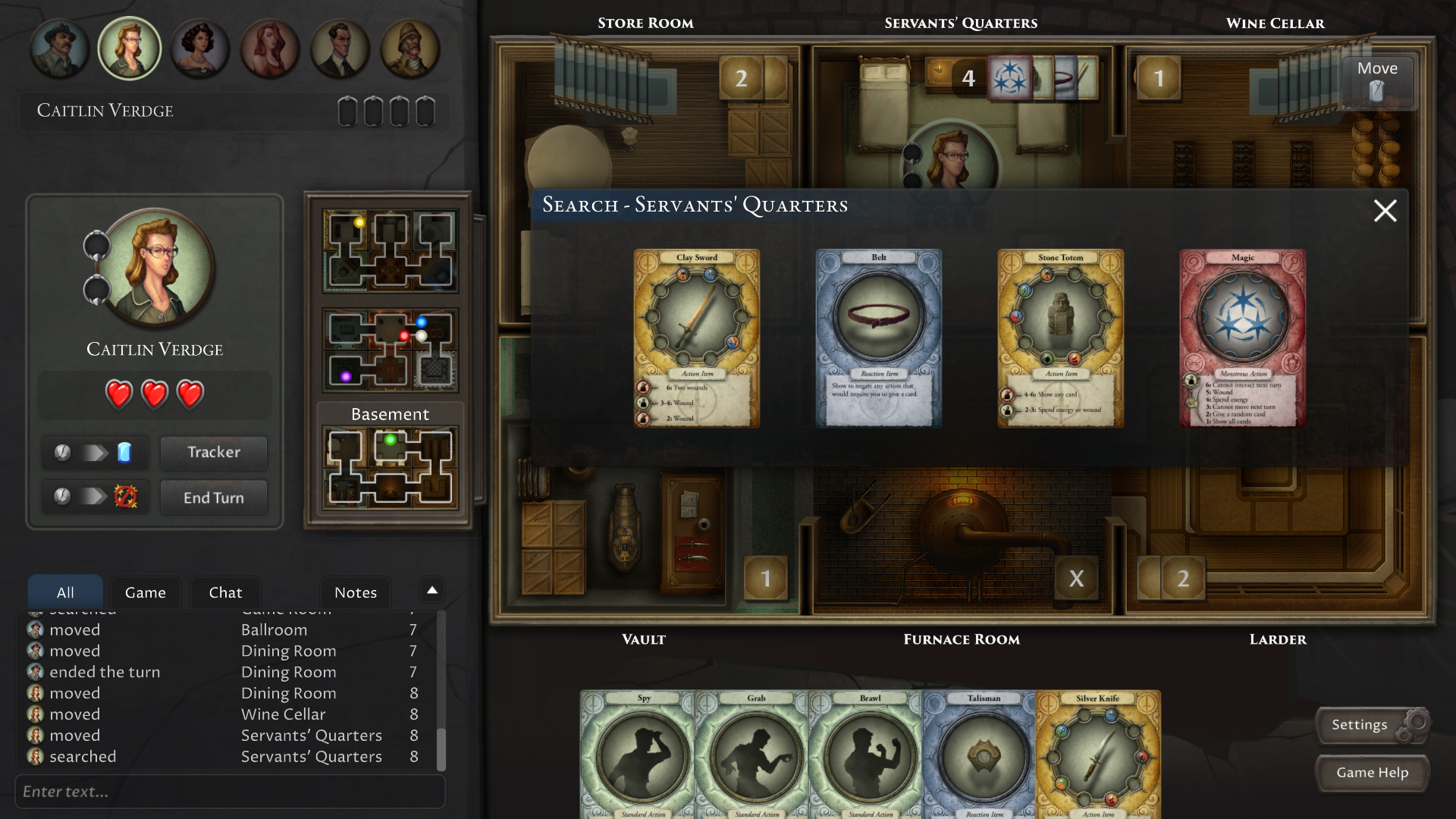Select Caitlin Verdge's portrait in the top avatar bar
The height and width of the screenshot is (819, 1456).
click(x=130, y=48)
